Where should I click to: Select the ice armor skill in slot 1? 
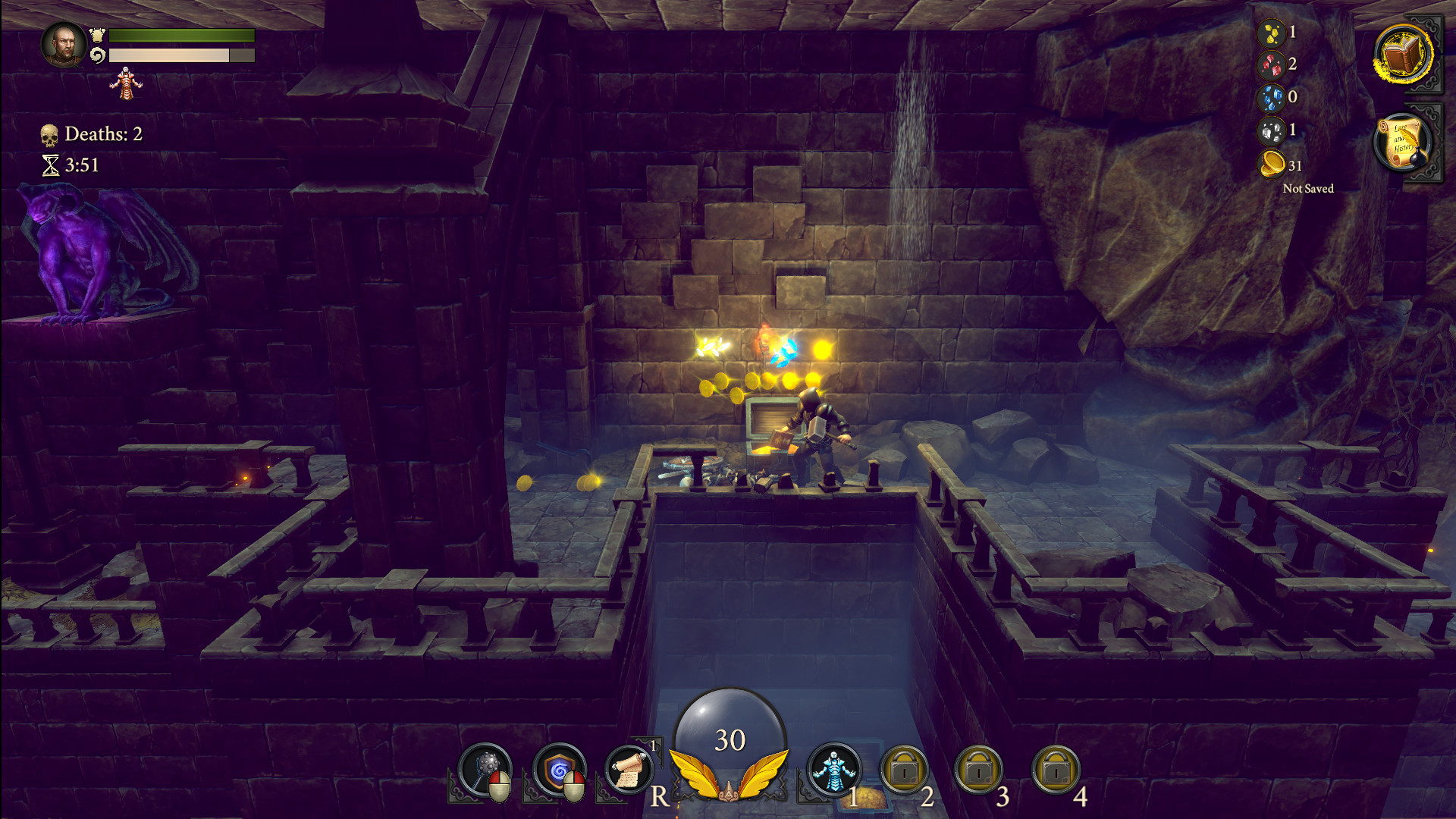click(x=836, y=770)
